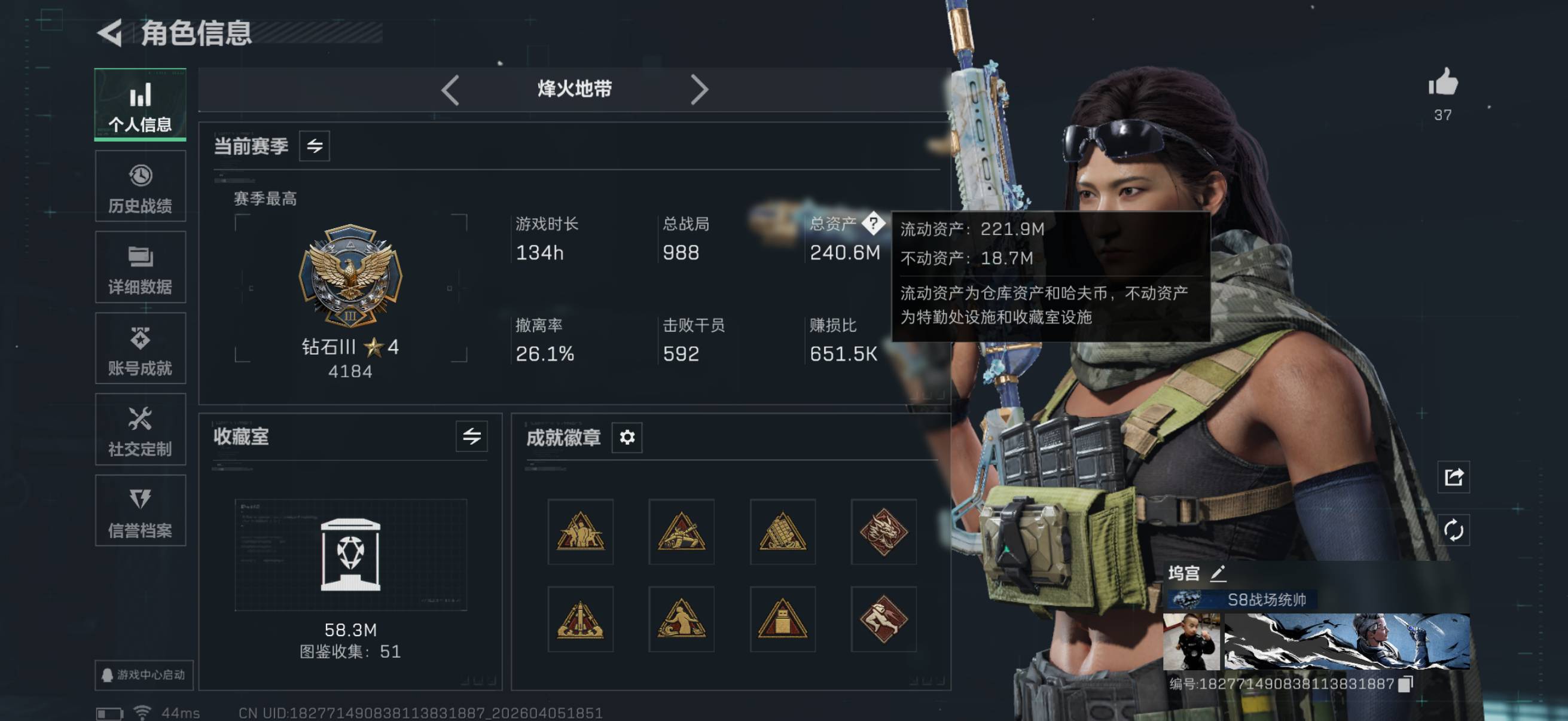Select the 个人信息 tab
The width and height of the screenshot is (1568, 721).
pyautogui.click(x=140, y=105)
